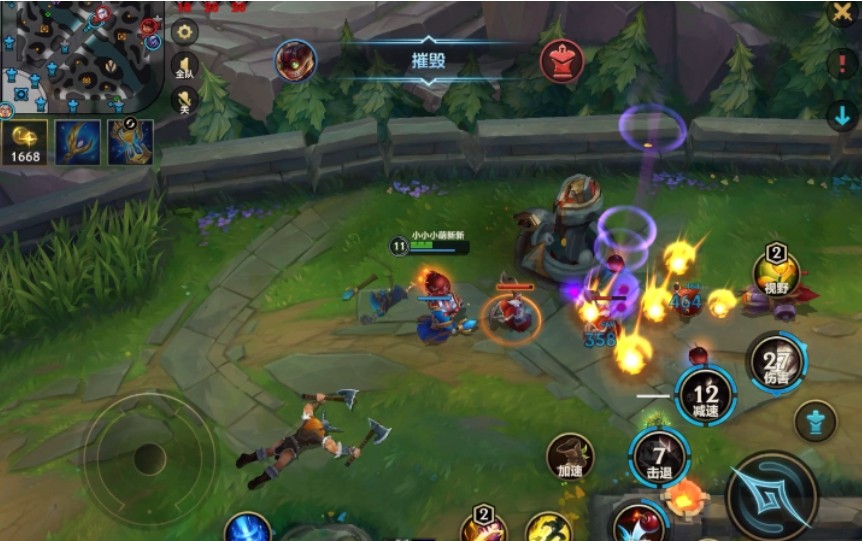Click the red-haired champion portrait beside 摧毁

coord(296,61)
